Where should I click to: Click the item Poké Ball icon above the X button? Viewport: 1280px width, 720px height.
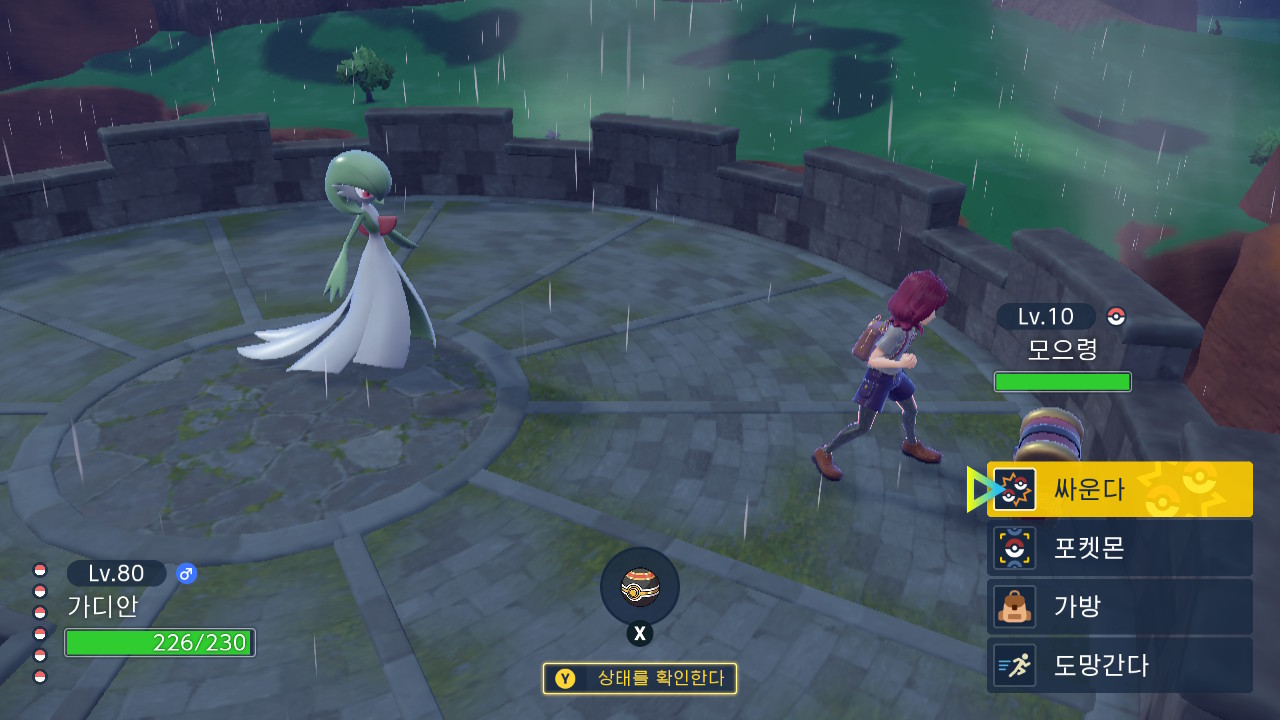tap(640, 587)
